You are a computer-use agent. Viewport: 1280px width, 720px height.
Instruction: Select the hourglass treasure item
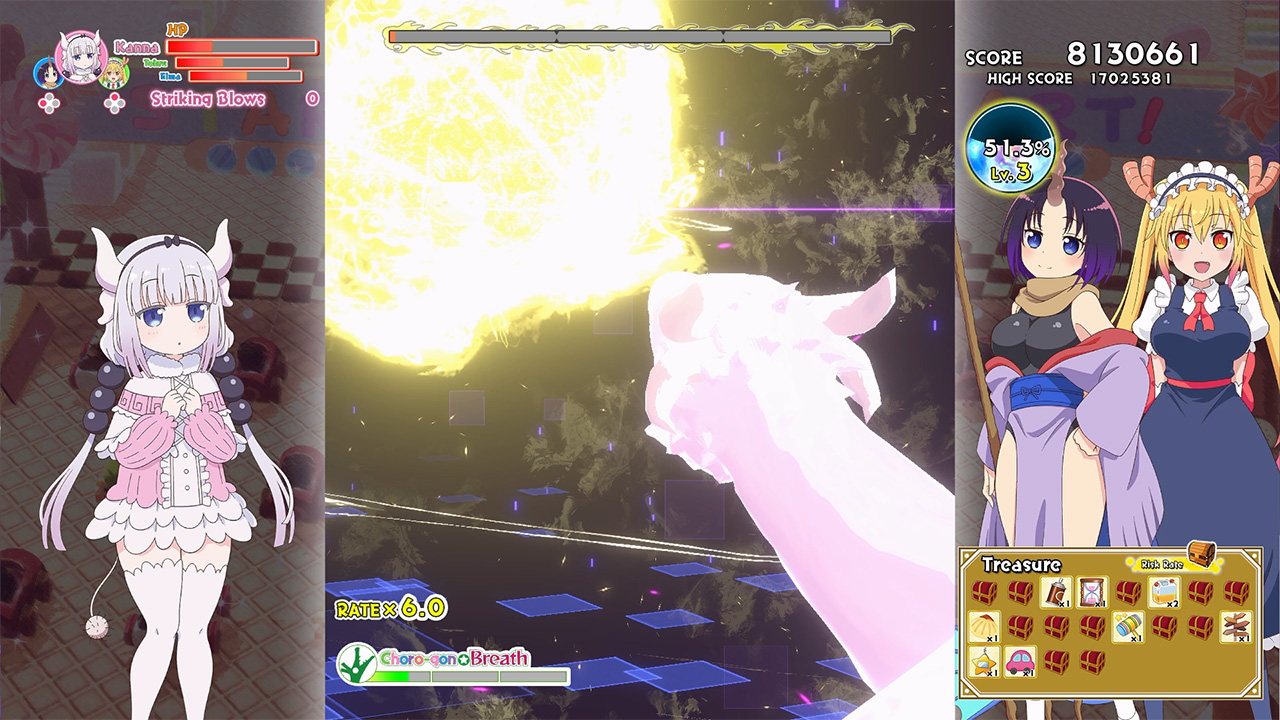pos(1092,592)
